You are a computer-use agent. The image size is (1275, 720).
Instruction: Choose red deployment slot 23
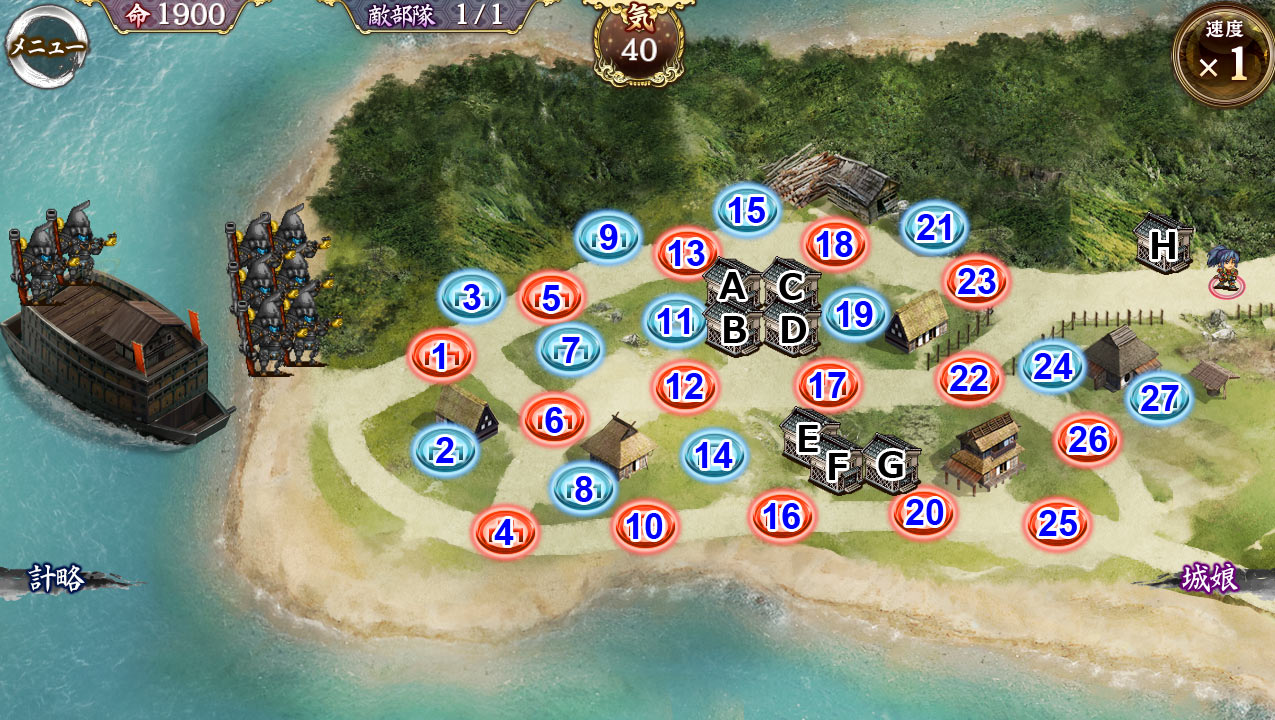(976, 281)
